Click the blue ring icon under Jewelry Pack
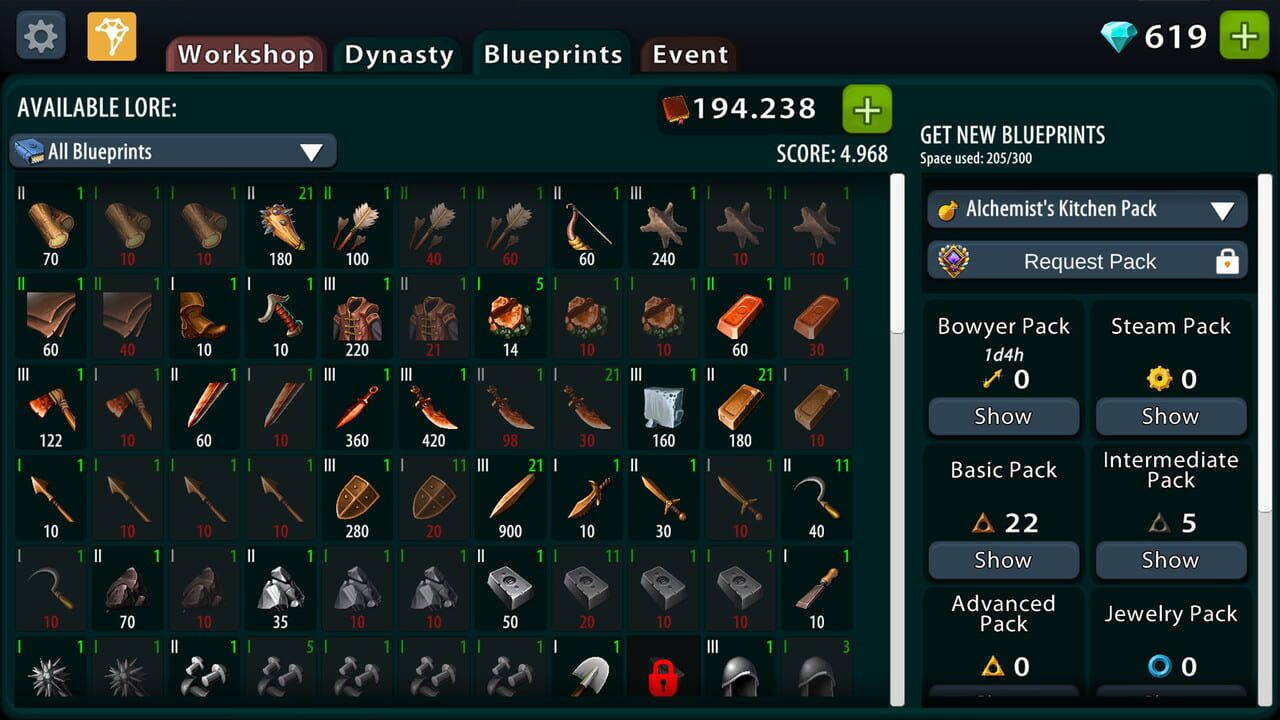 pos(1159,666)
